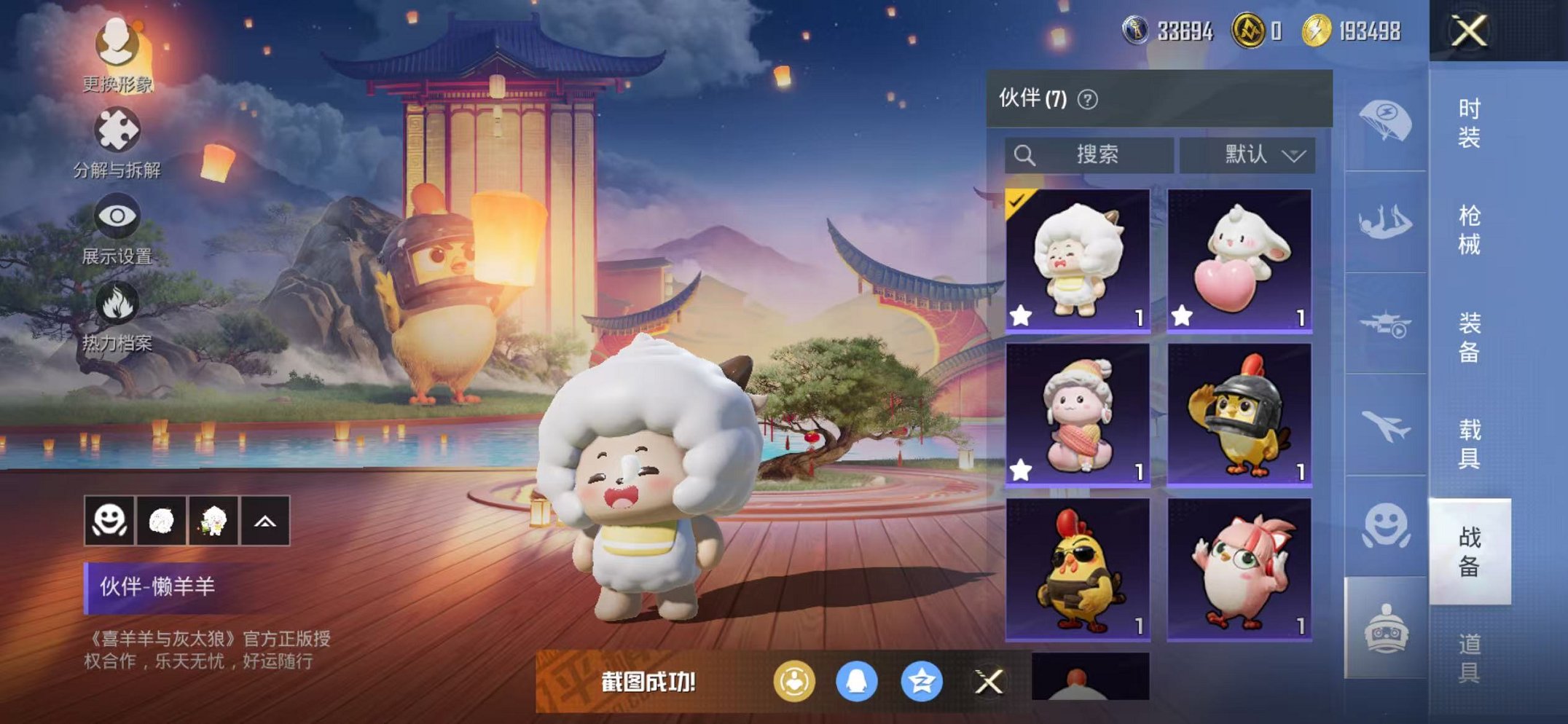Open 展示设置 display settings eye icon
This screenshot has height=724, width=1568.
click(x=117, y=215)
